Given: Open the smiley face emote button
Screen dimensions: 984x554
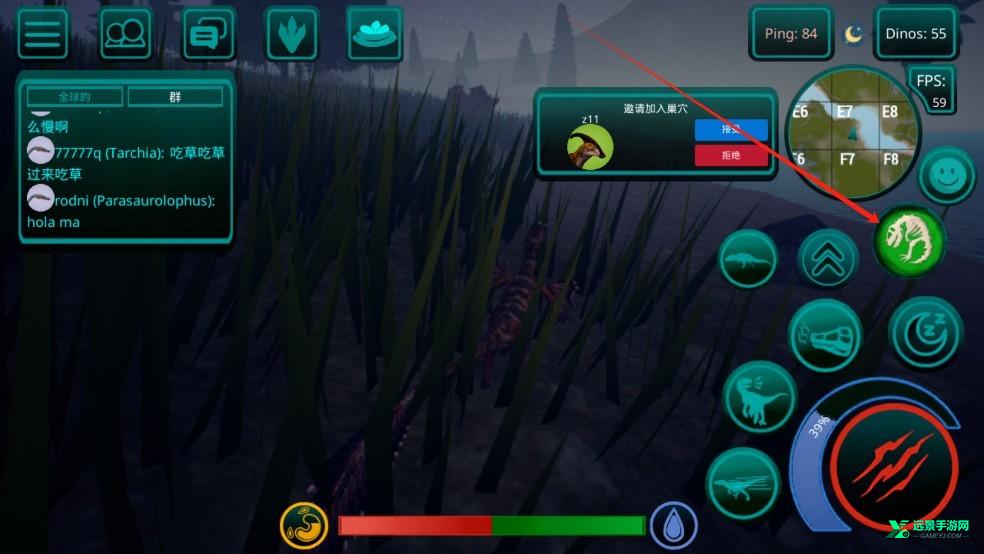Looking at the screenshot, I should (946, 177).
